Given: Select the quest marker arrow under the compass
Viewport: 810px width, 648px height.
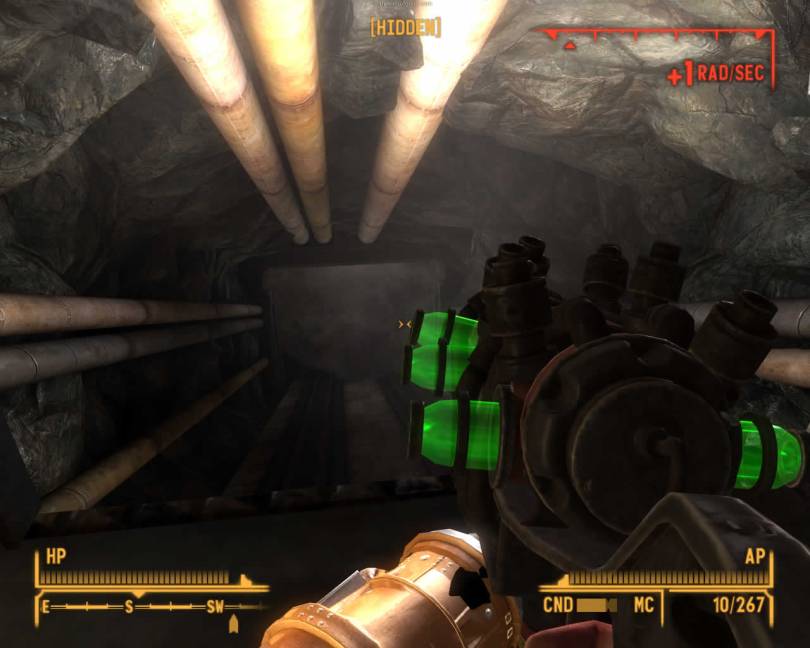Looking at the screenshot, I should [234, 625].
